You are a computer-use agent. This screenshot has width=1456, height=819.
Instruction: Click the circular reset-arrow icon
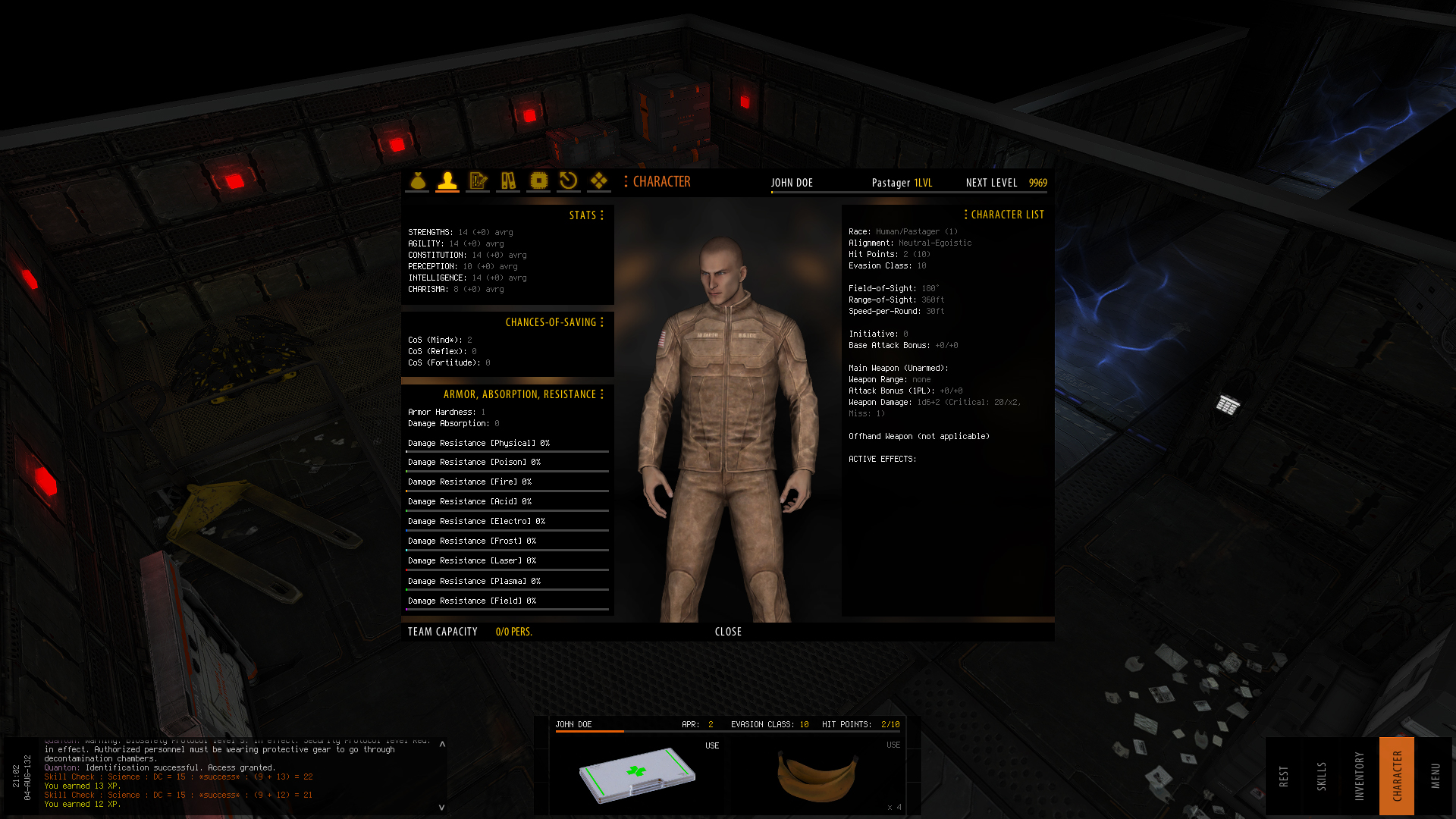point(569,181)
